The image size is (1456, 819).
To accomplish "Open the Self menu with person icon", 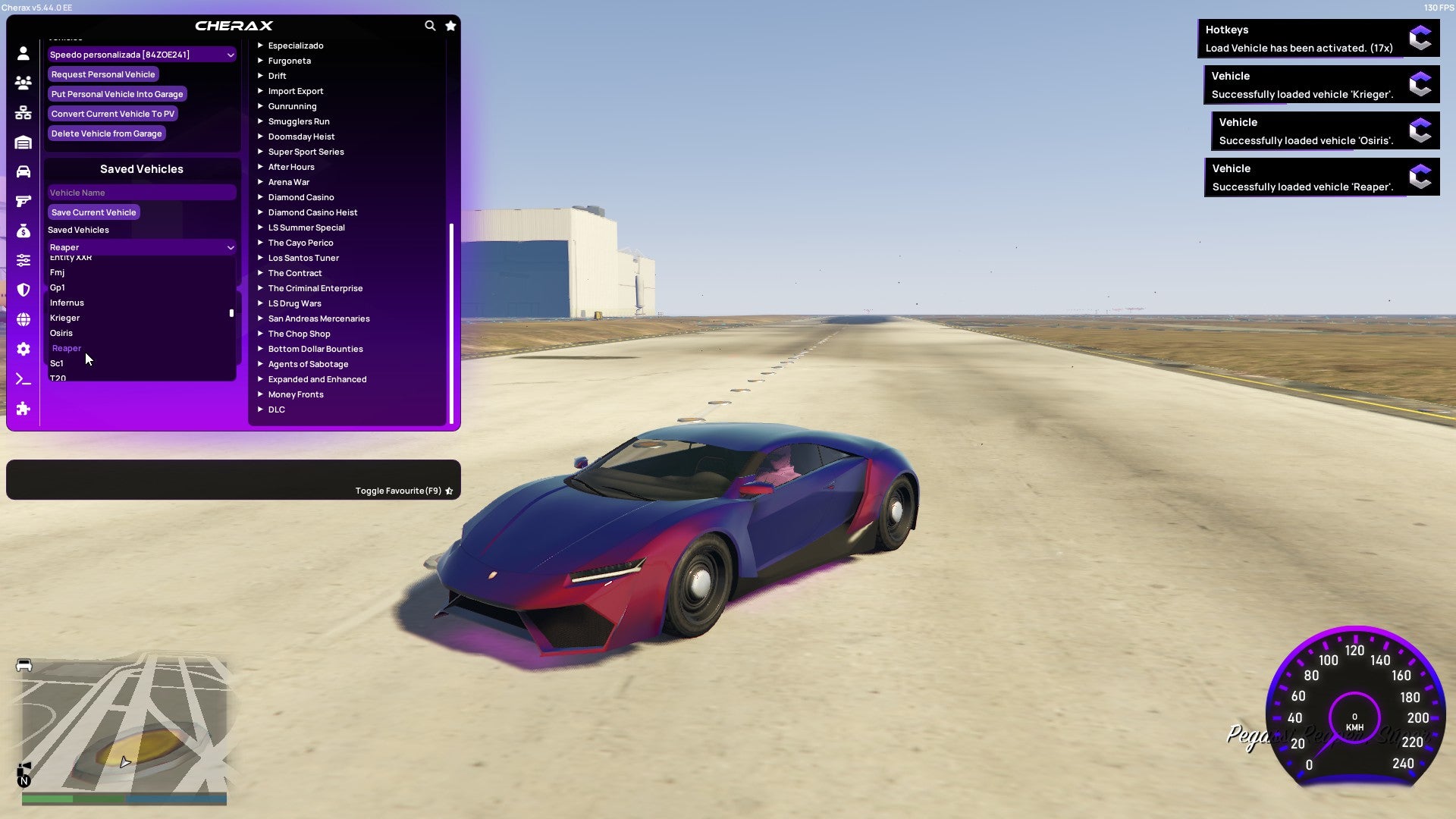I will coord(23,54).
